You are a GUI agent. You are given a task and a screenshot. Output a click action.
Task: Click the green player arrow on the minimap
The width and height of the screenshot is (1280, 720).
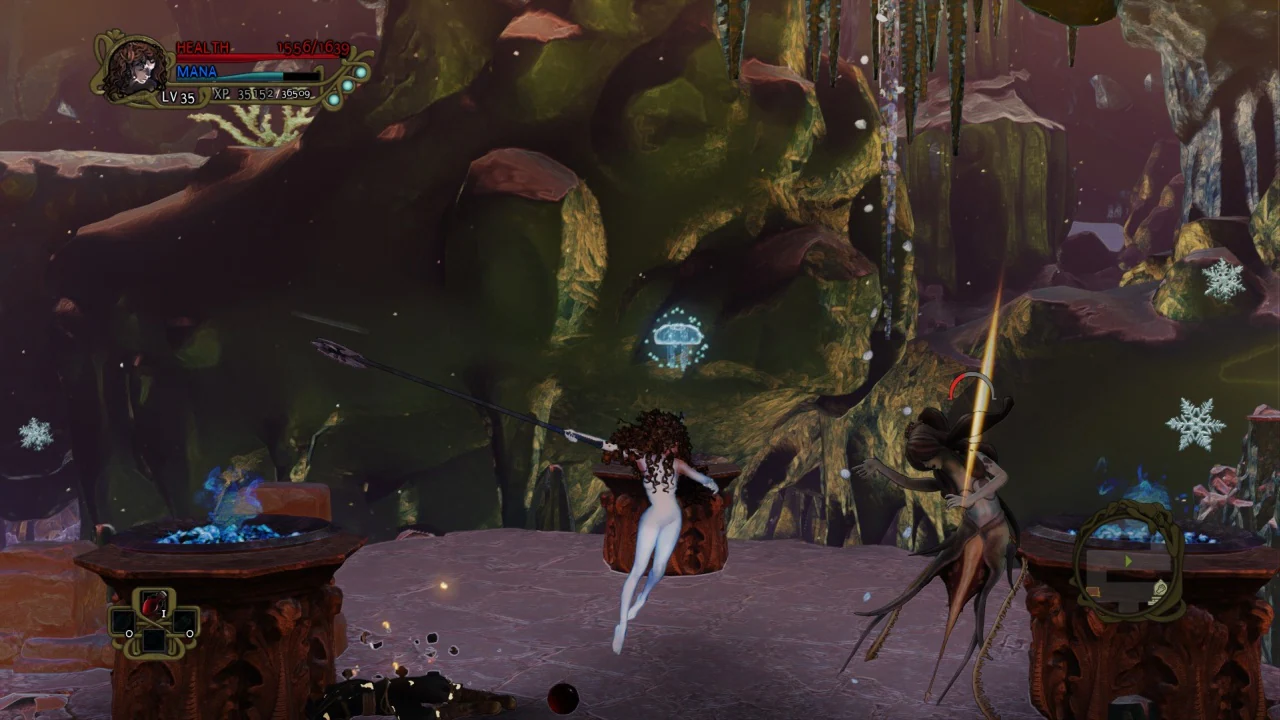click(1128, 559)
